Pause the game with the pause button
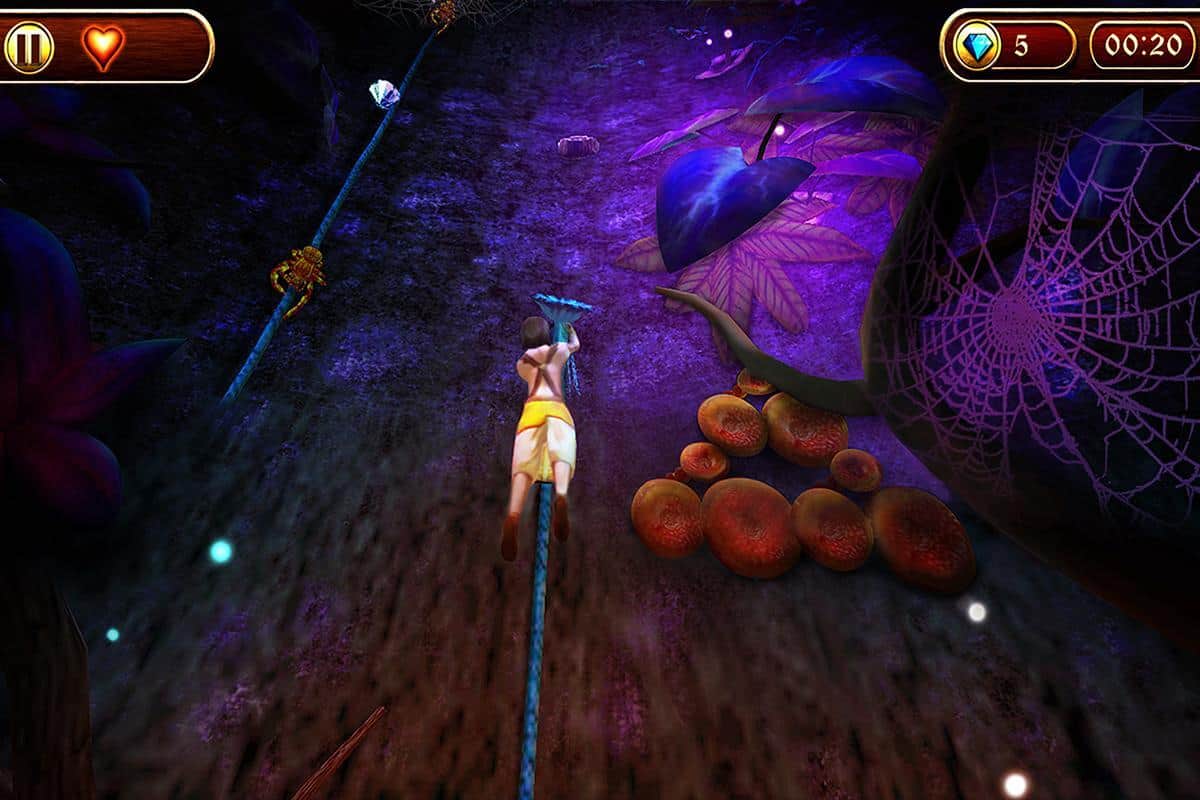The height and width of the screenshot is (800, 1200). click(29, 47)
